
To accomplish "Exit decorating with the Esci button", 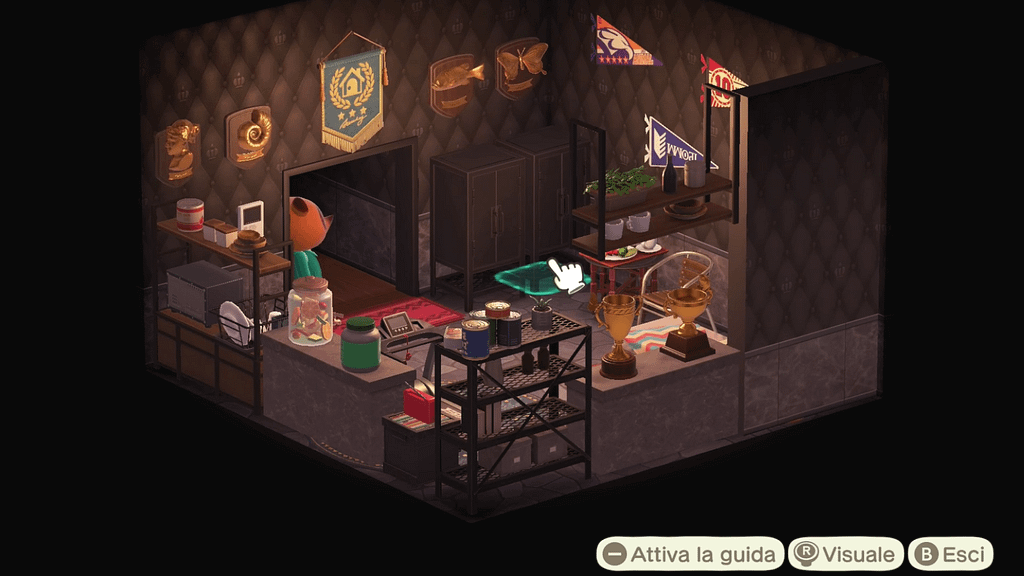I will point(950,553).
